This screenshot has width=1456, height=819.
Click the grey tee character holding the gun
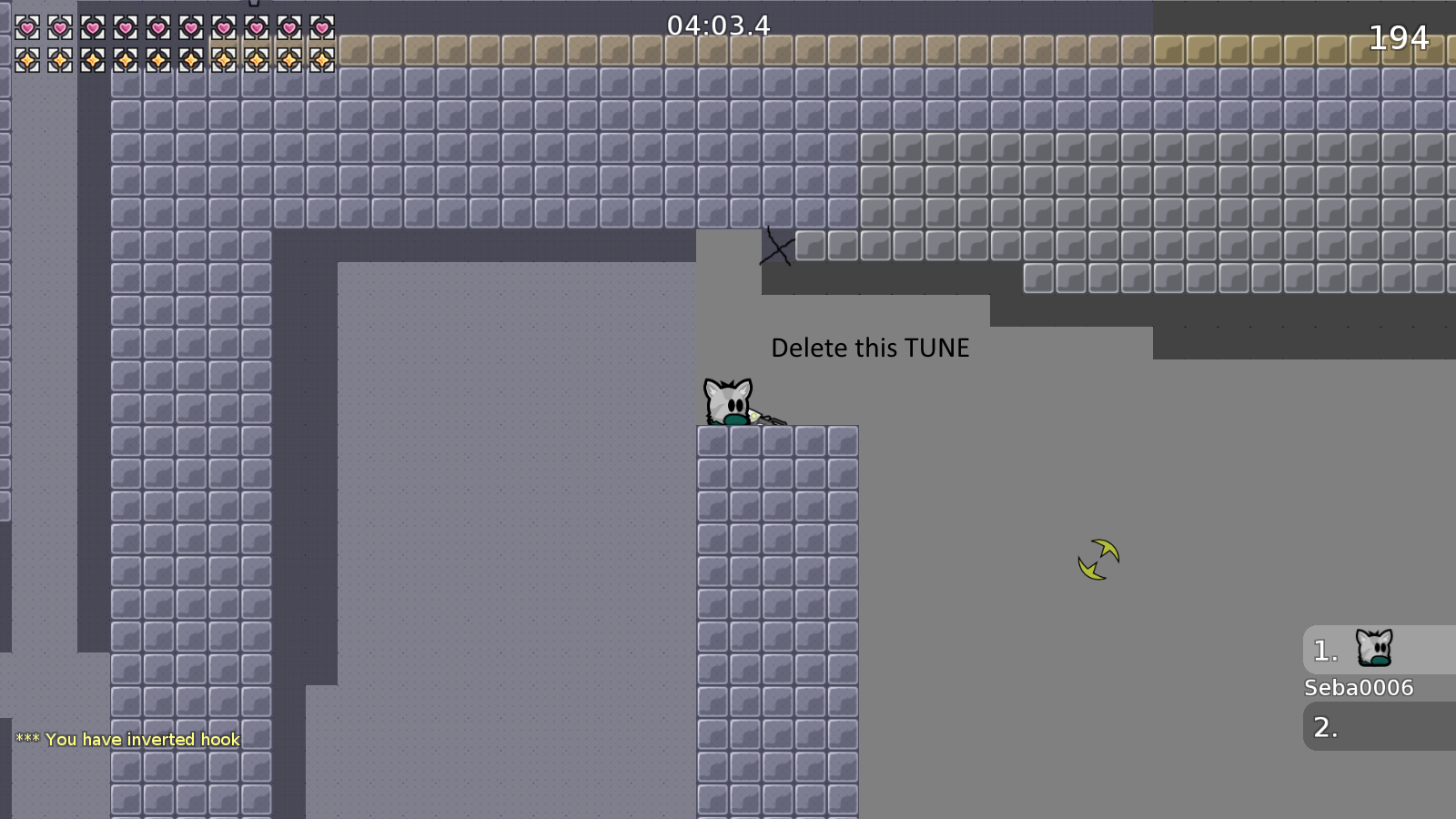[x=728, y=400]
